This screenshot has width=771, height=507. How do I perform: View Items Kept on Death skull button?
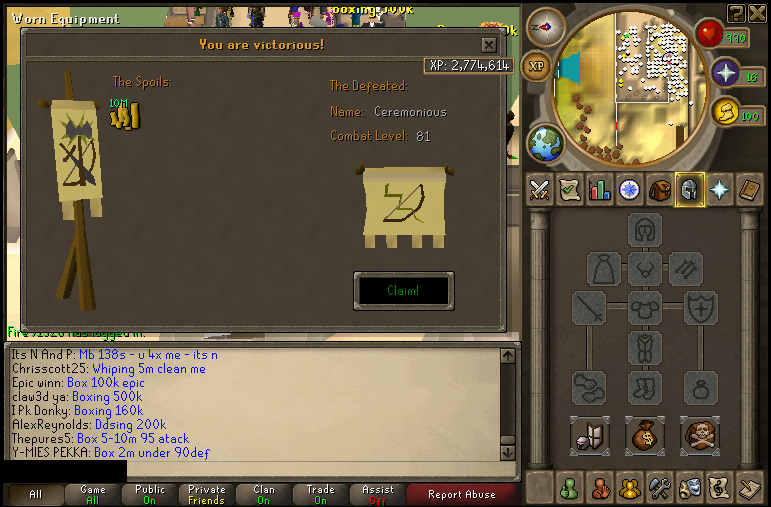pyautogui.click(x=700, y=435)
